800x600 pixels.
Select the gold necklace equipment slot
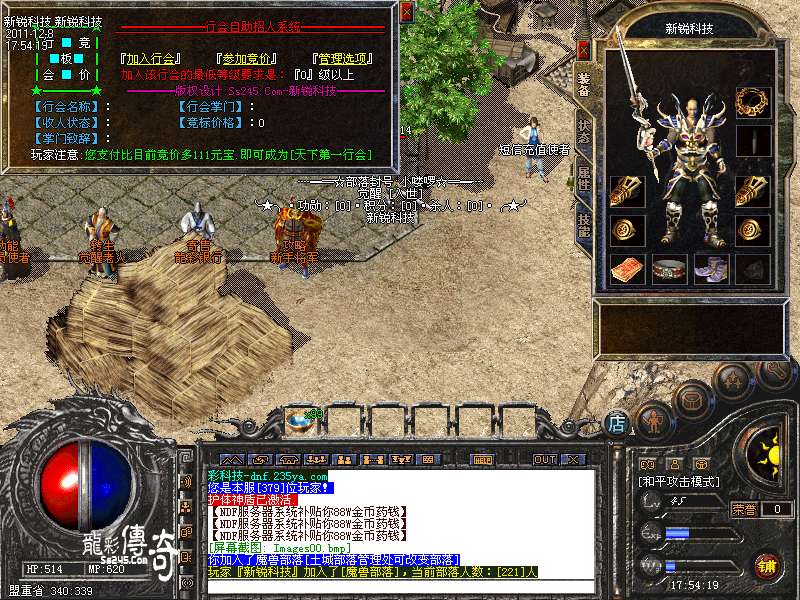click(752, 100)
